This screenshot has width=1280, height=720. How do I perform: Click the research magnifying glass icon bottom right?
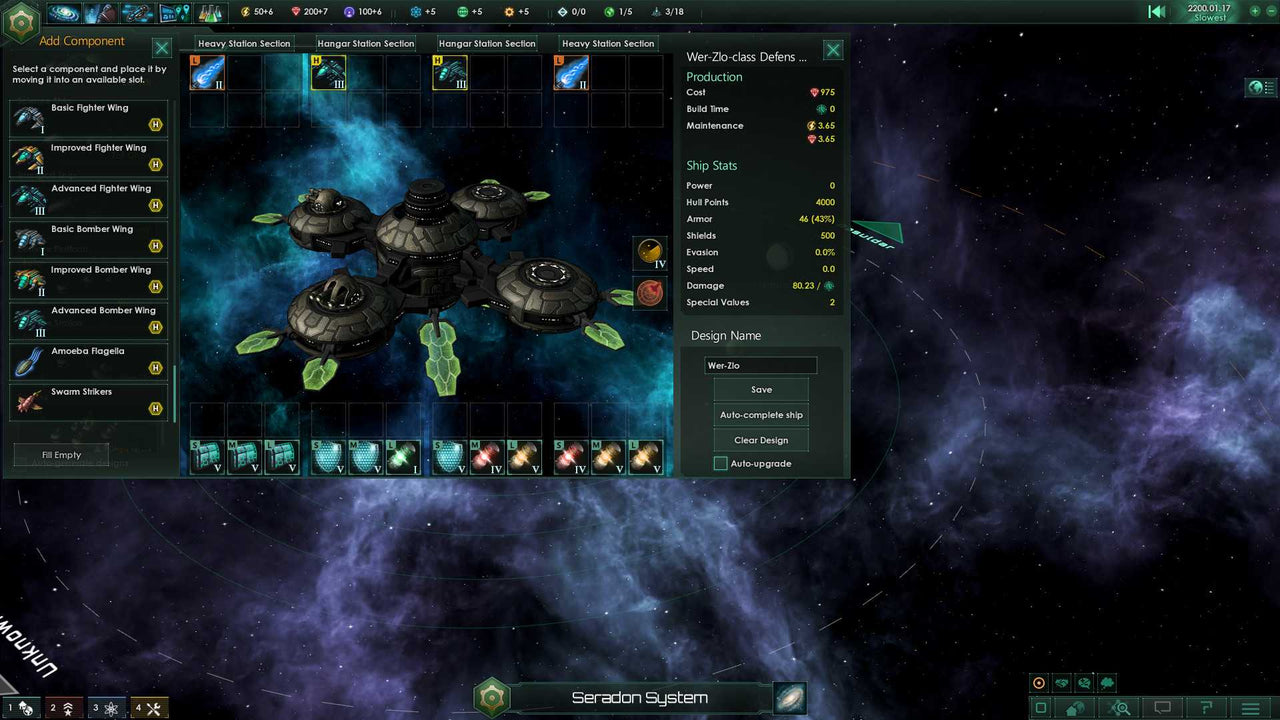[1117, 707]
